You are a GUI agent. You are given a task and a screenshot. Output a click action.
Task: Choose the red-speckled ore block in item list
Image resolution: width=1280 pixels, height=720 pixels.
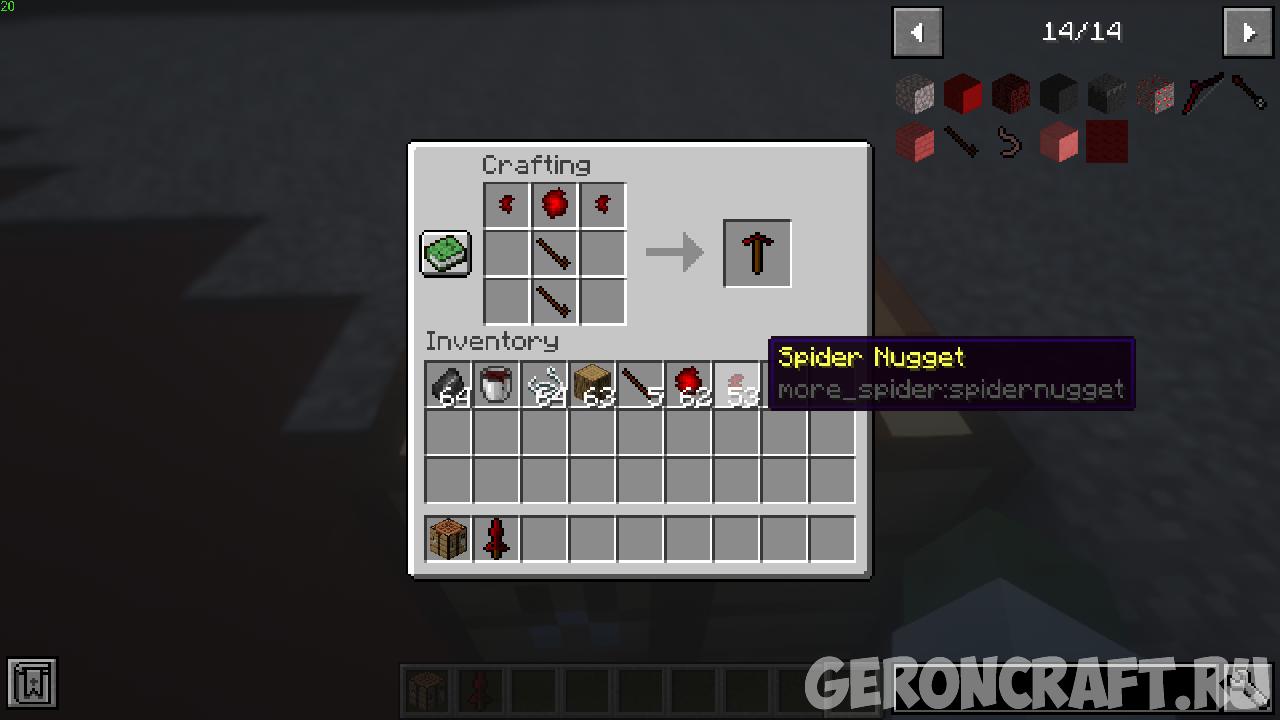[x=1155, y=94]
